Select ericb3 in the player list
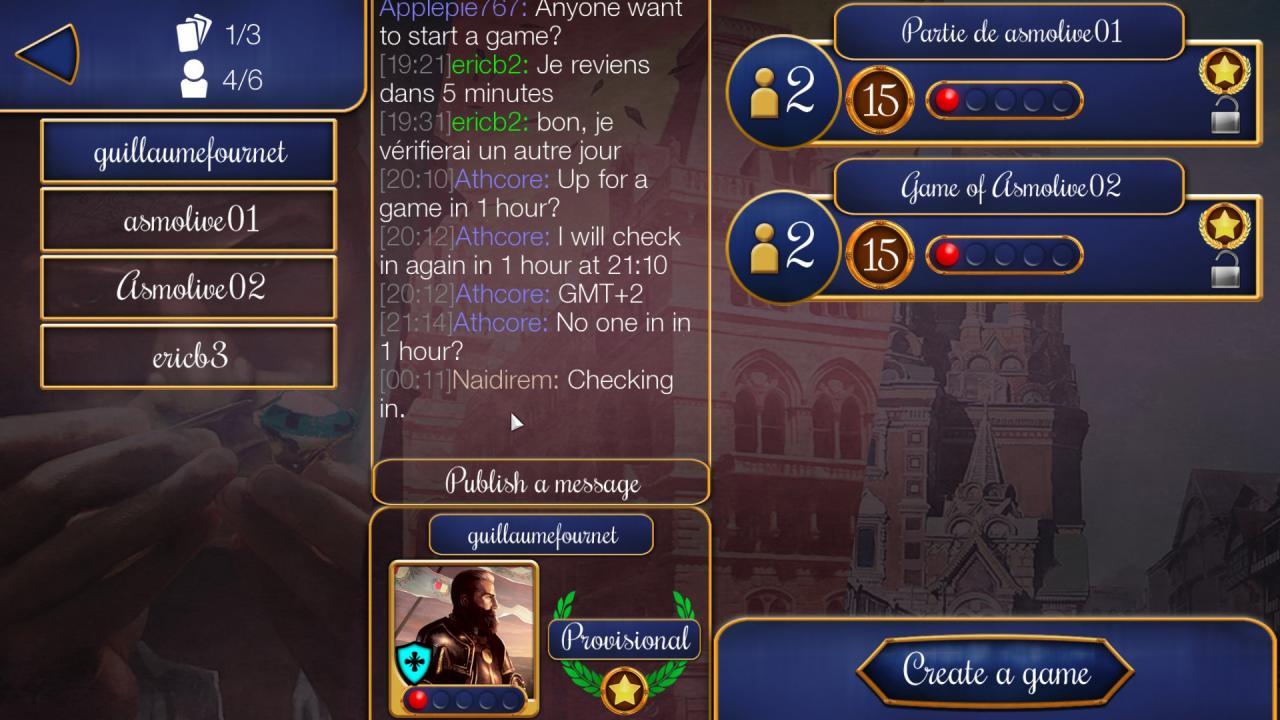This screenshot has height=720, width=1280. [187, 355]
